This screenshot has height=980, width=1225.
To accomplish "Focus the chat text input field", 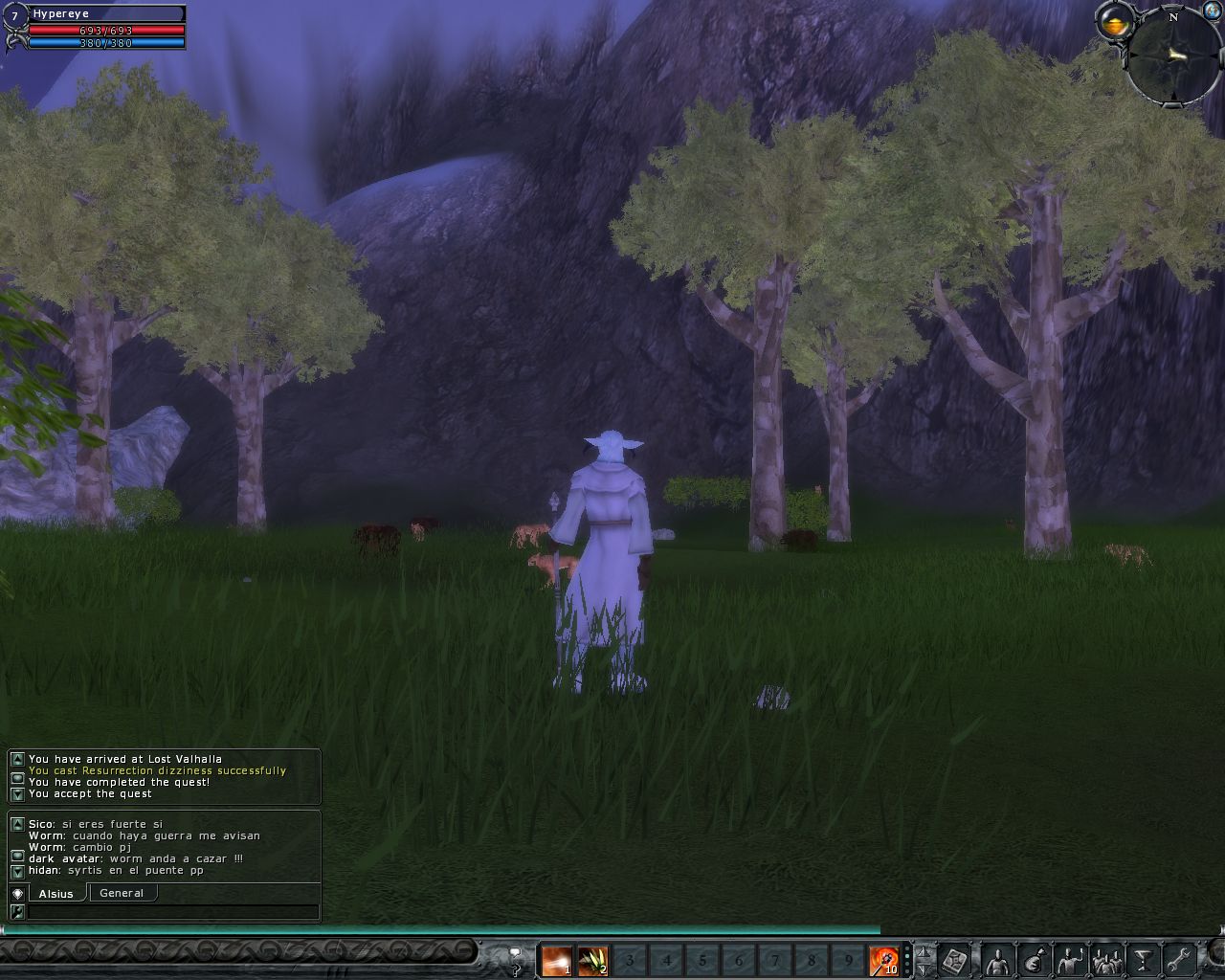I will pos(172,912).
